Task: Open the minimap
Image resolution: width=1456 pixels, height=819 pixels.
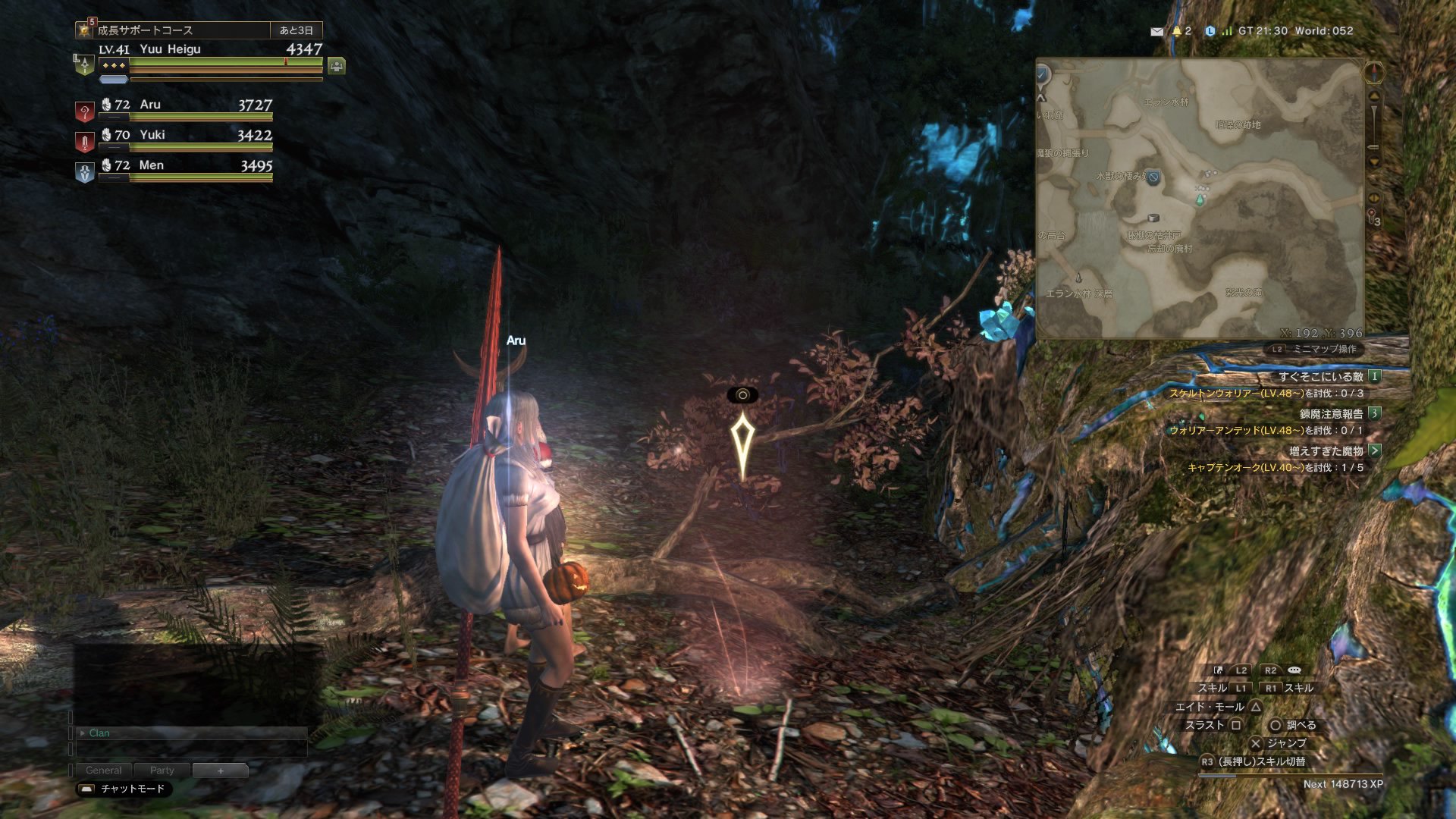Action: click(1200, 199)
